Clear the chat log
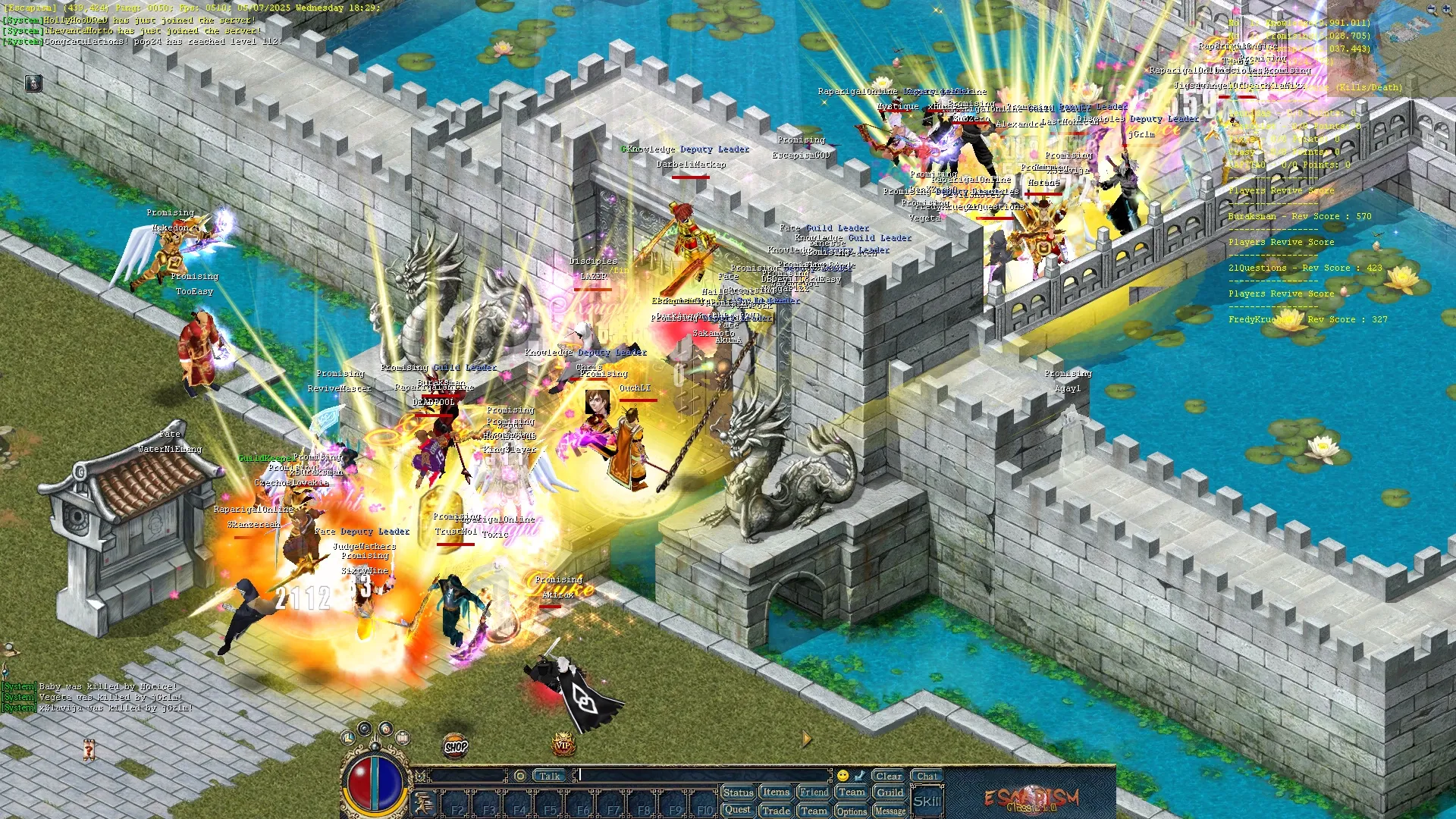The image size is (1456, 819). coord(888,776)
